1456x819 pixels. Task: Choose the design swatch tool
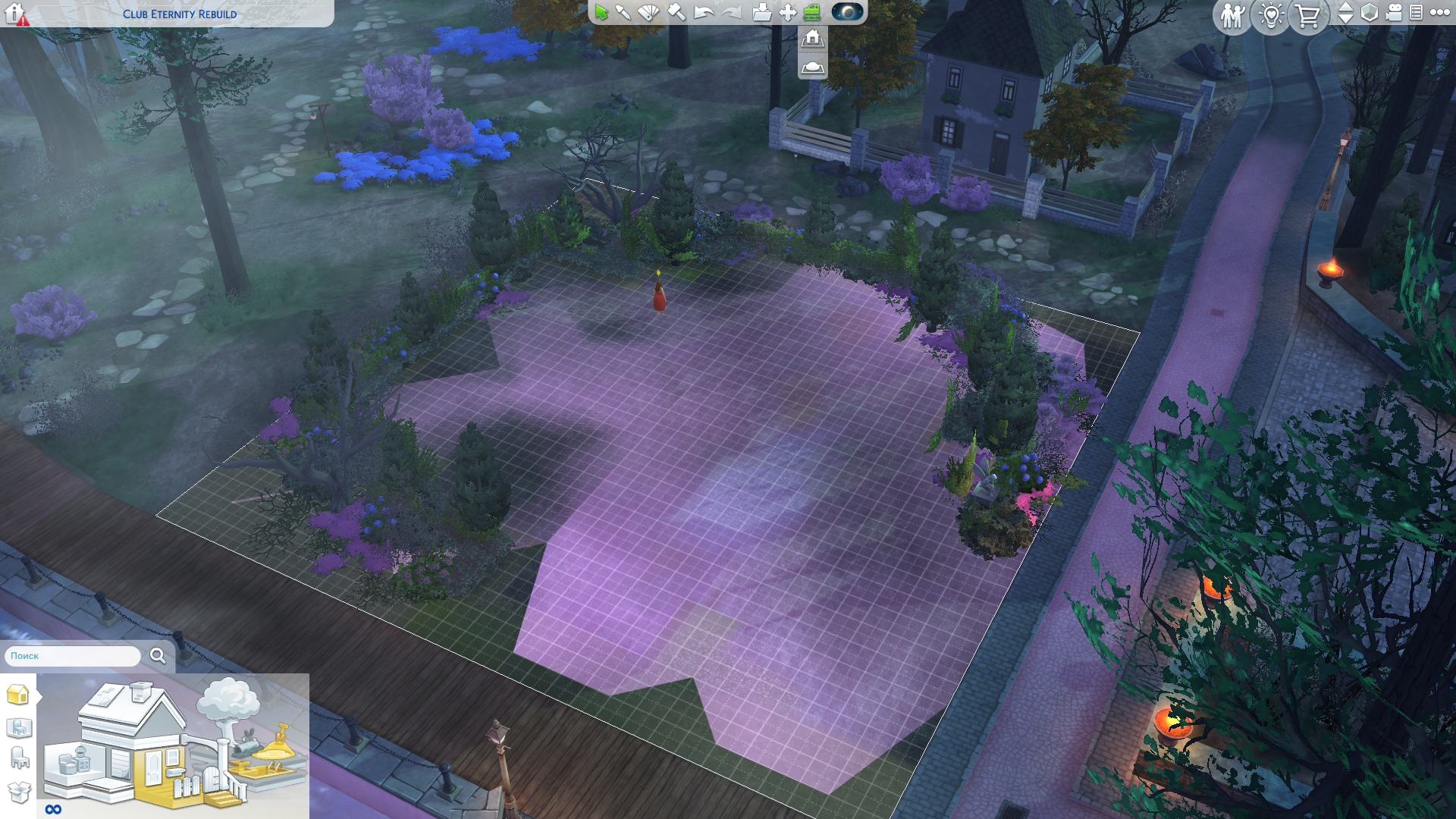coord(648,12)
